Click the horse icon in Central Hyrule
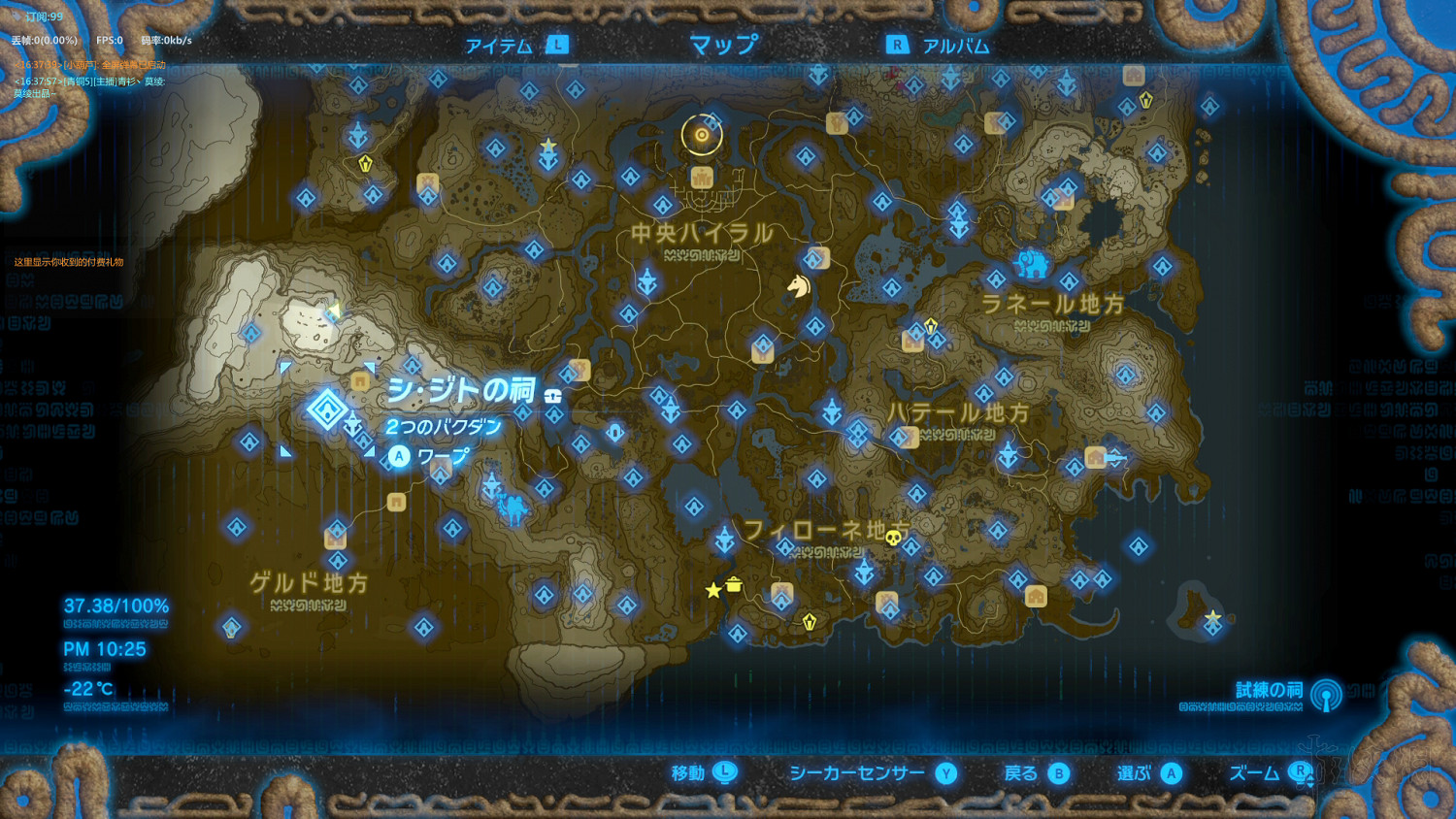Screen dimensions: 1456x819 coord(799,287)
